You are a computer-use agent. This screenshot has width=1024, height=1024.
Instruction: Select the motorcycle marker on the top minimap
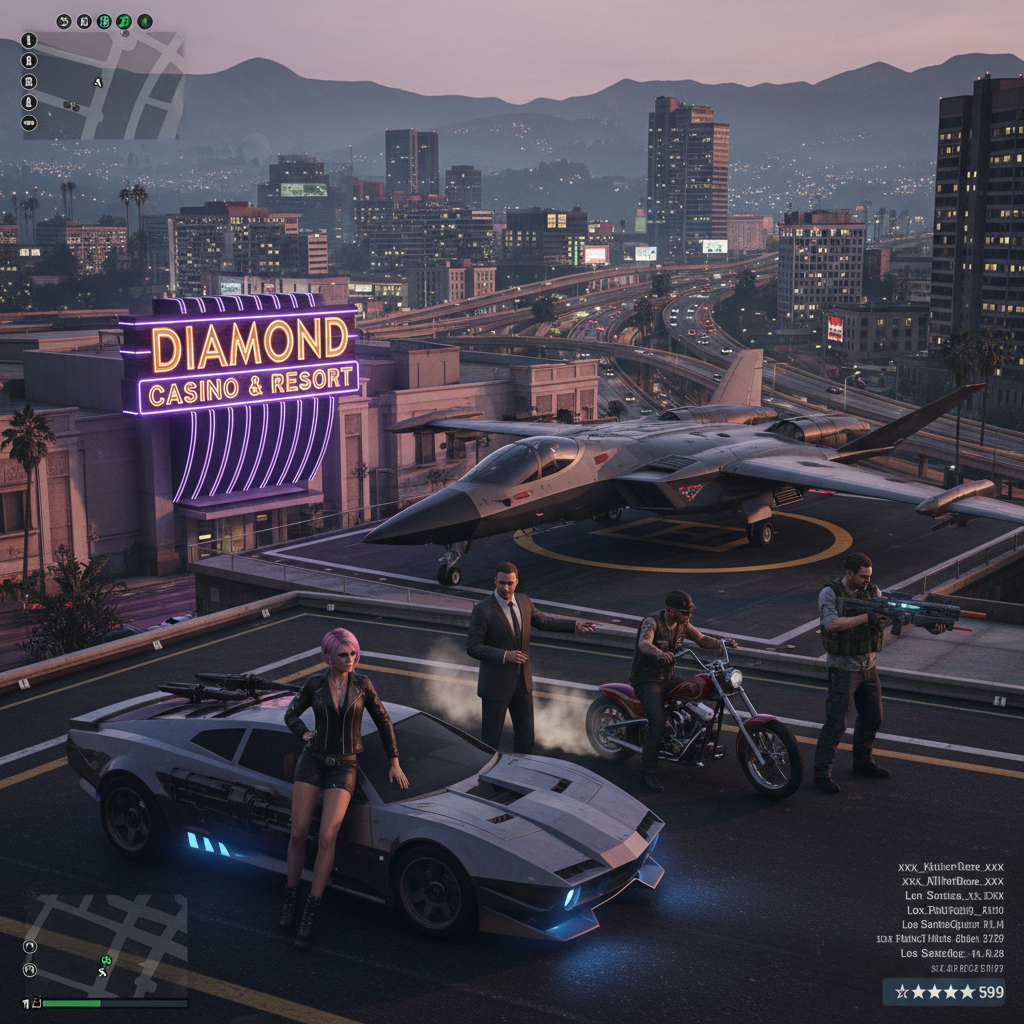pyautogui.click(x=71, y=105)
